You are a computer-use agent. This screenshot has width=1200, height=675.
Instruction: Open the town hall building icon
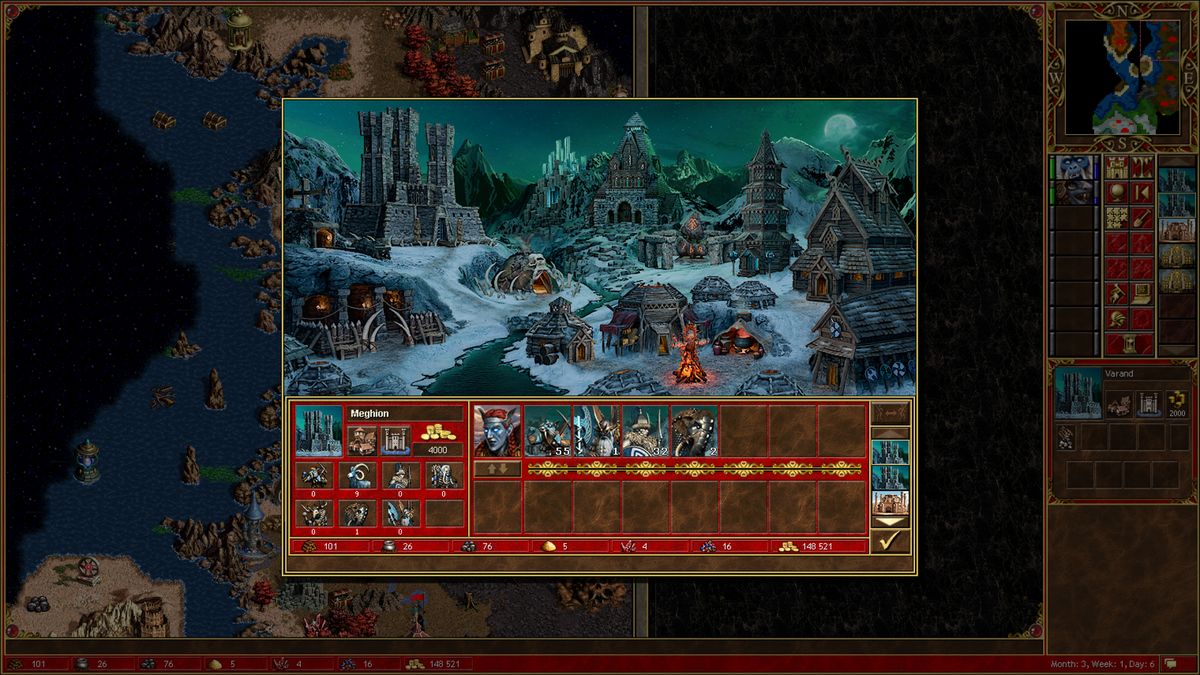click(x=361, y=440)
